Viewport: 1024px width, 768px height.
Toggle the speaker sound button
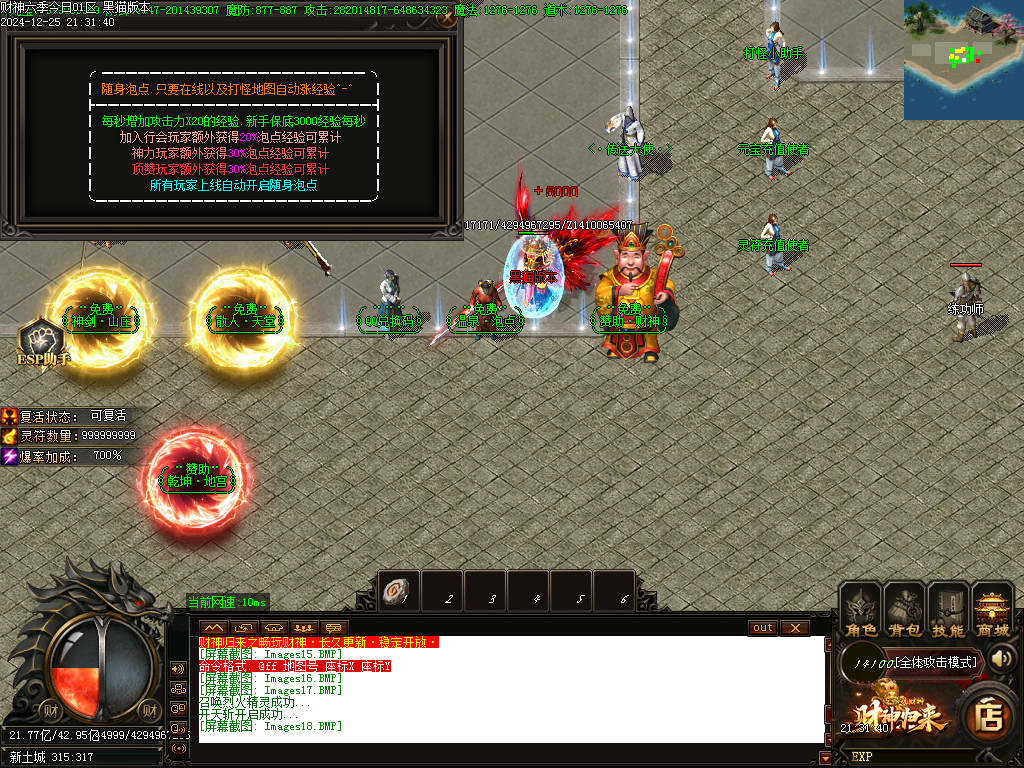(1002, 658)
